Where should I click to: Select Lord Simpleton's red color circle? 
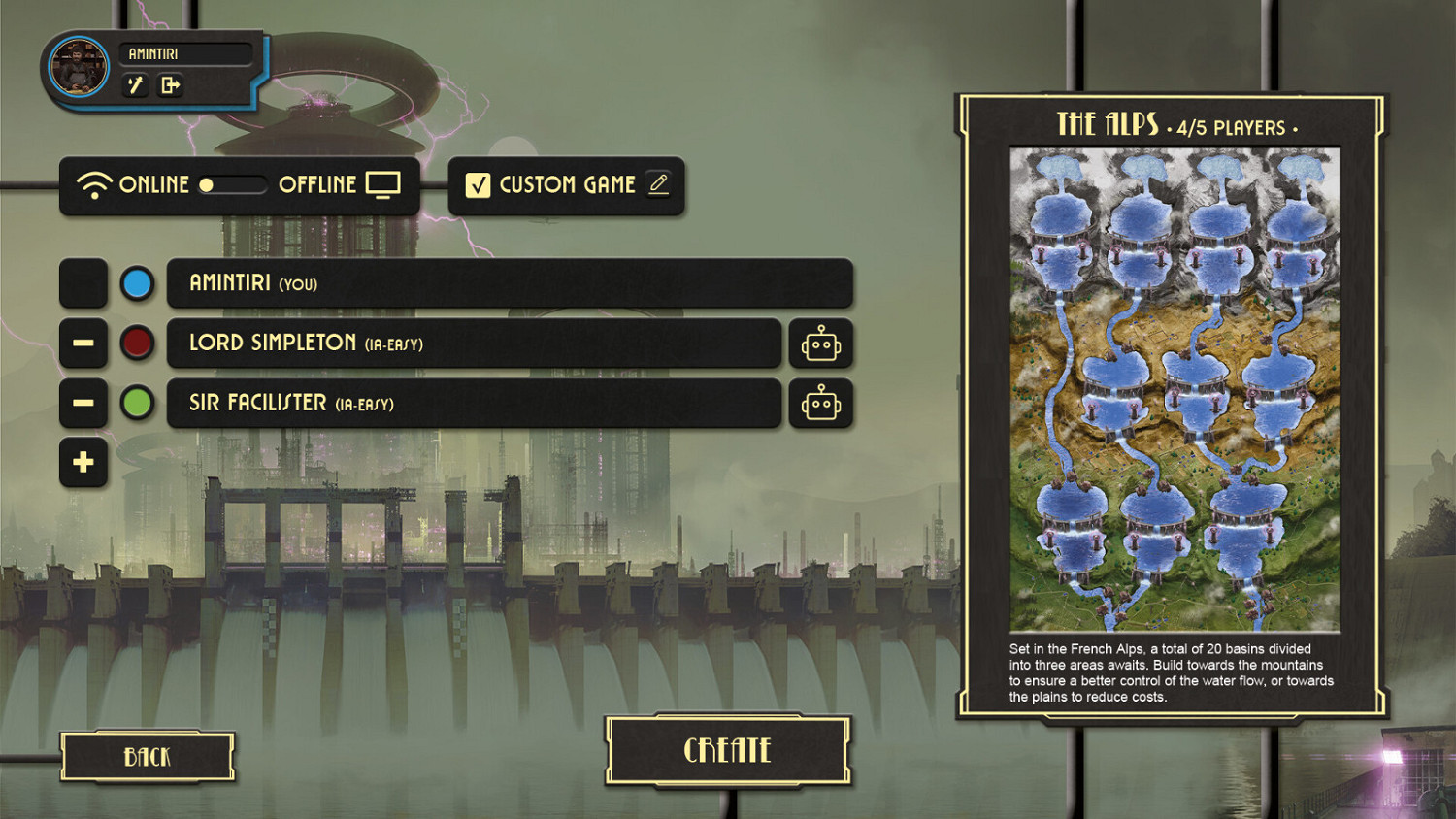[137, 344]
